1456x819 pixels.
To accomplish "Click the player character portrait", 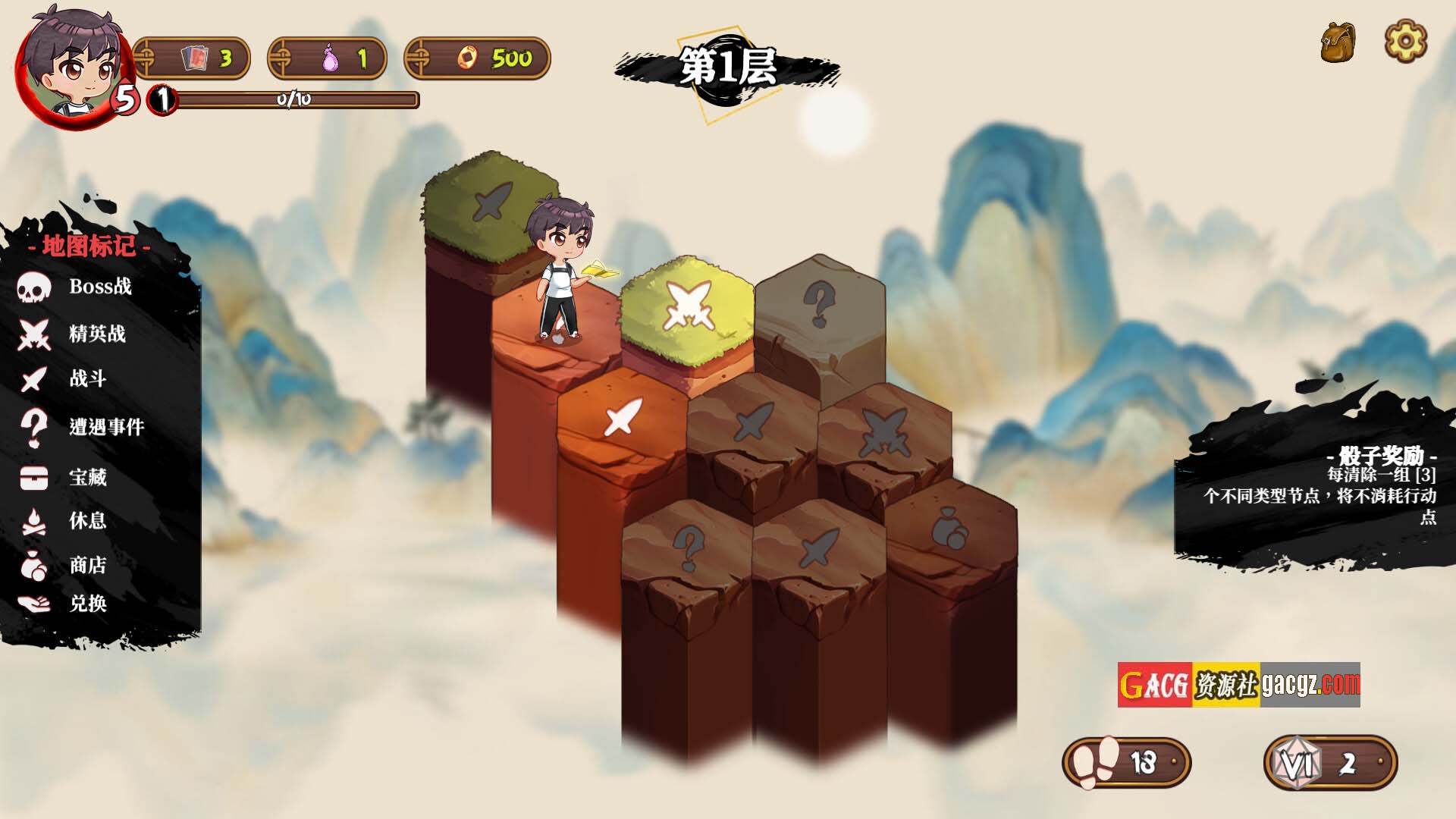I will (72, 64).
